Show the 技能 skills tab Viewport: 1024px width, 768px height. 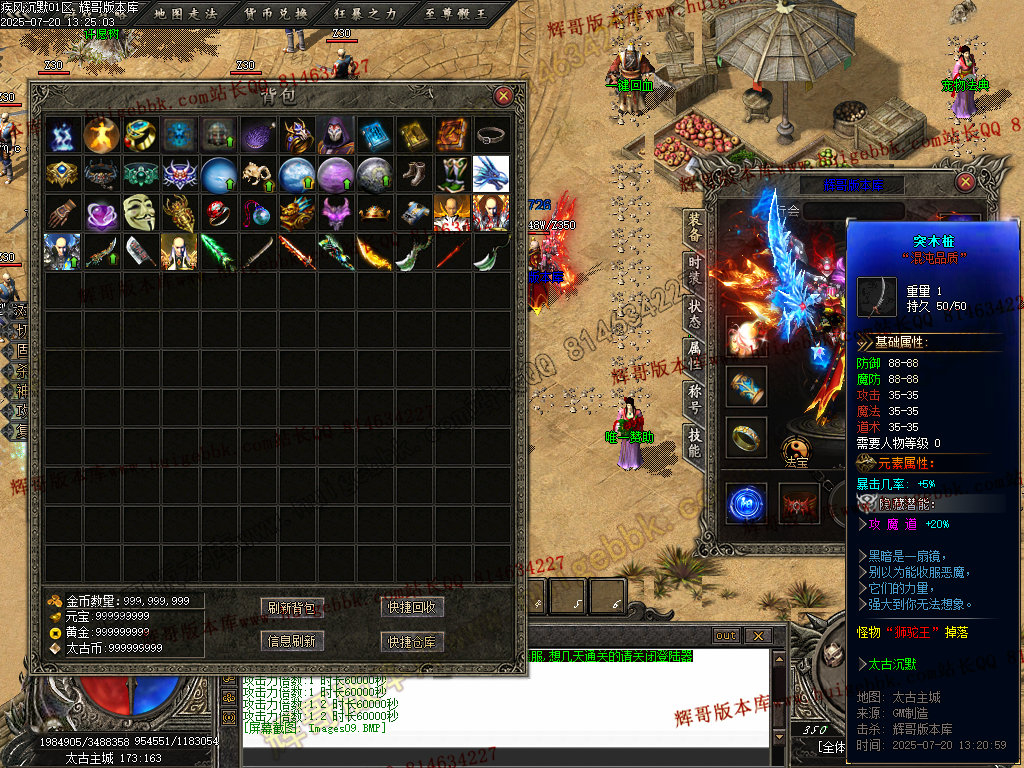[x=694, y=442]
